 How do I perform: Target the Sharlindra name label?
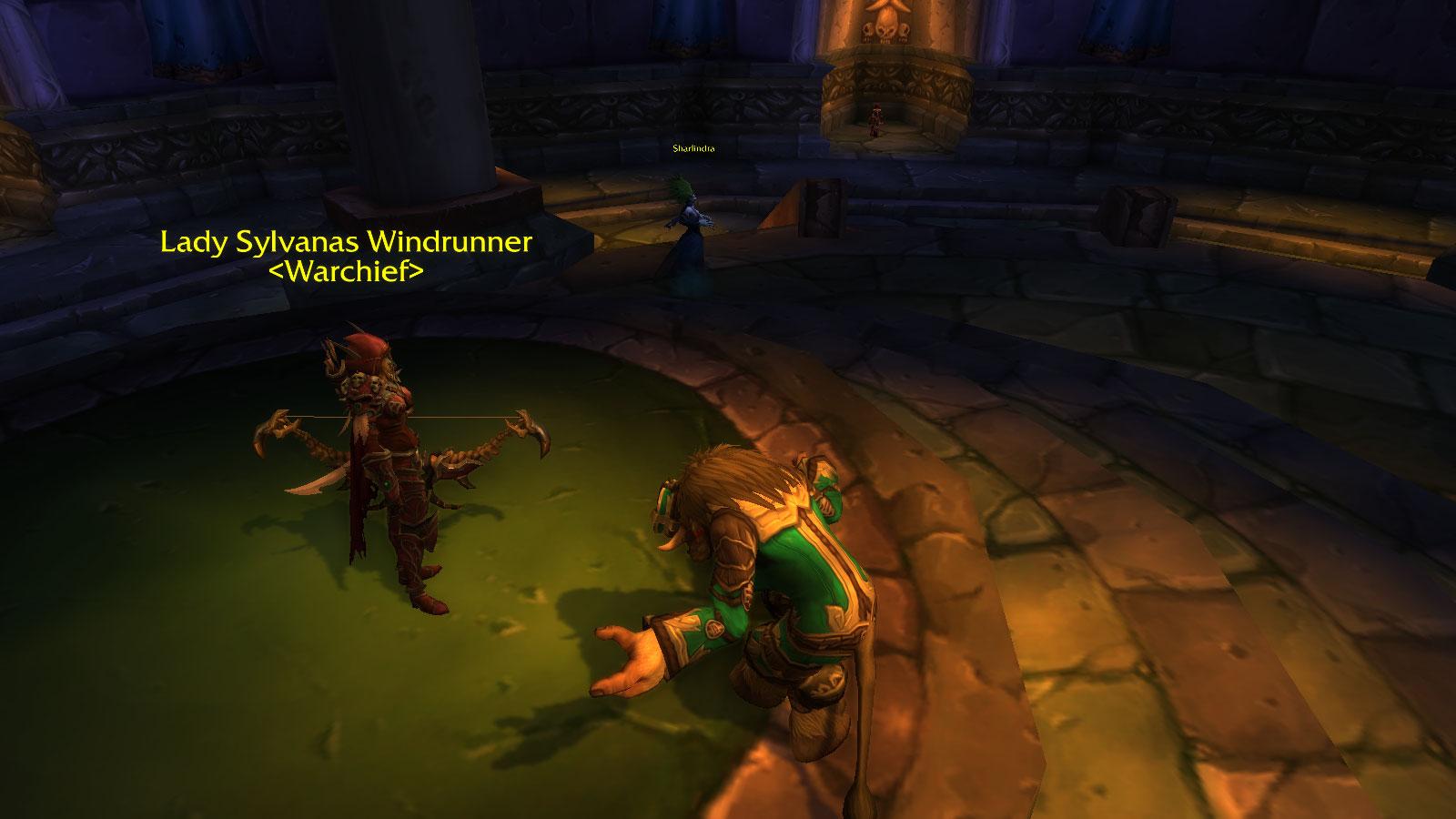[x=687, y=148]
